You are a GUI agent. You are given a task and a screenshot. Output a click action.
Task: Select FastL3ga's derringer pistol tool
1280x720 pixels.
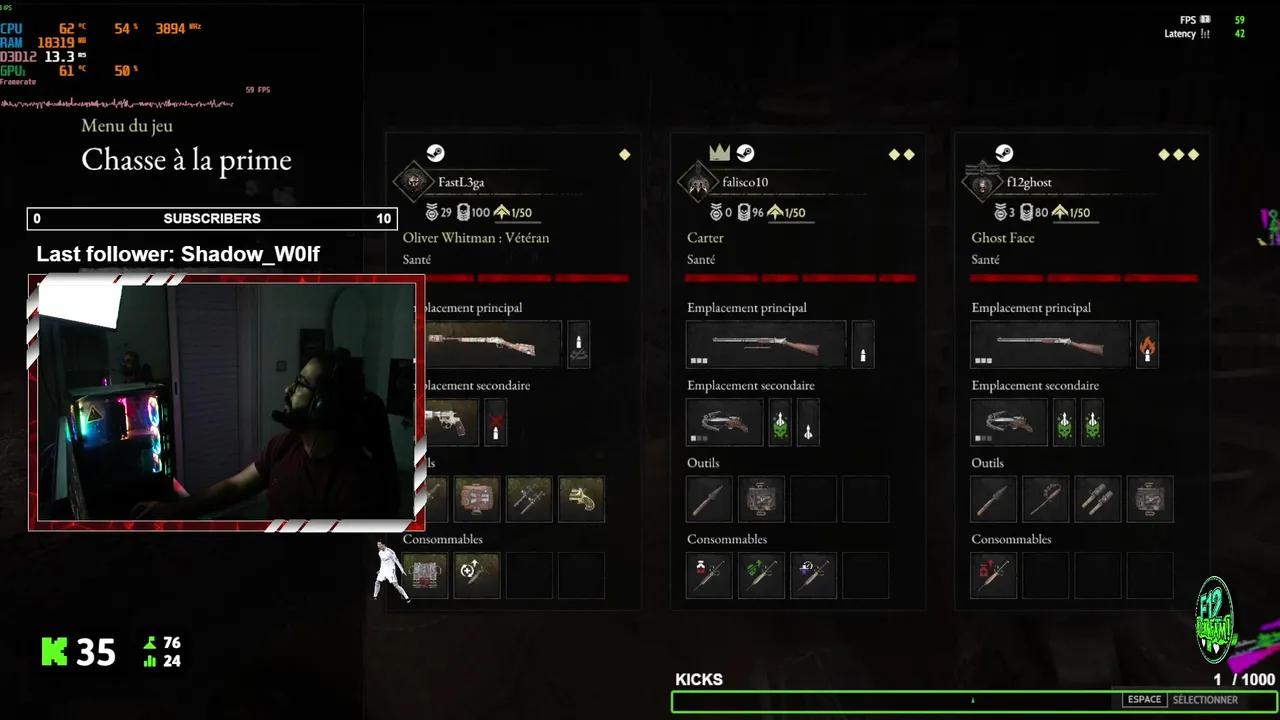581,499
